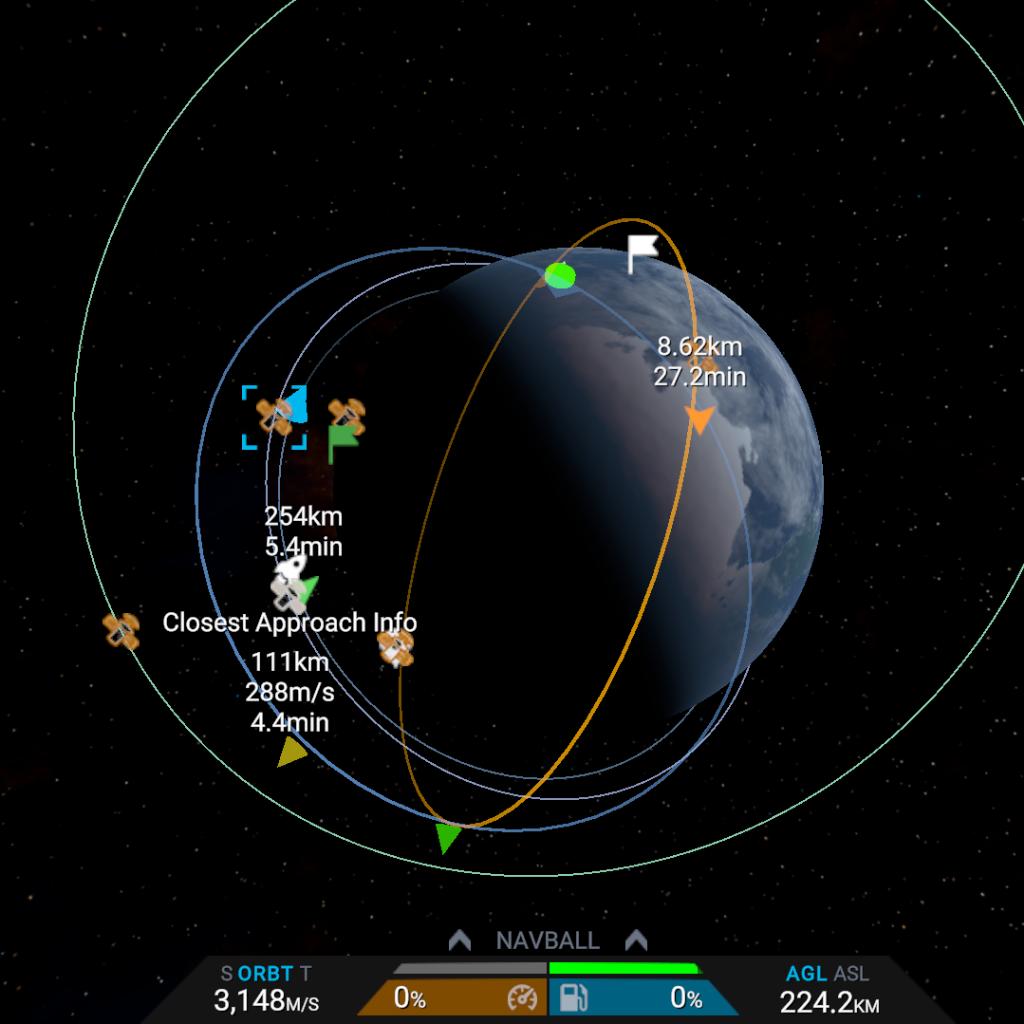This screenshot has width=1024, height=1024.
Task: Click the green node marker atop the planet
Action: pyautogui.click(x=561, y=275)
